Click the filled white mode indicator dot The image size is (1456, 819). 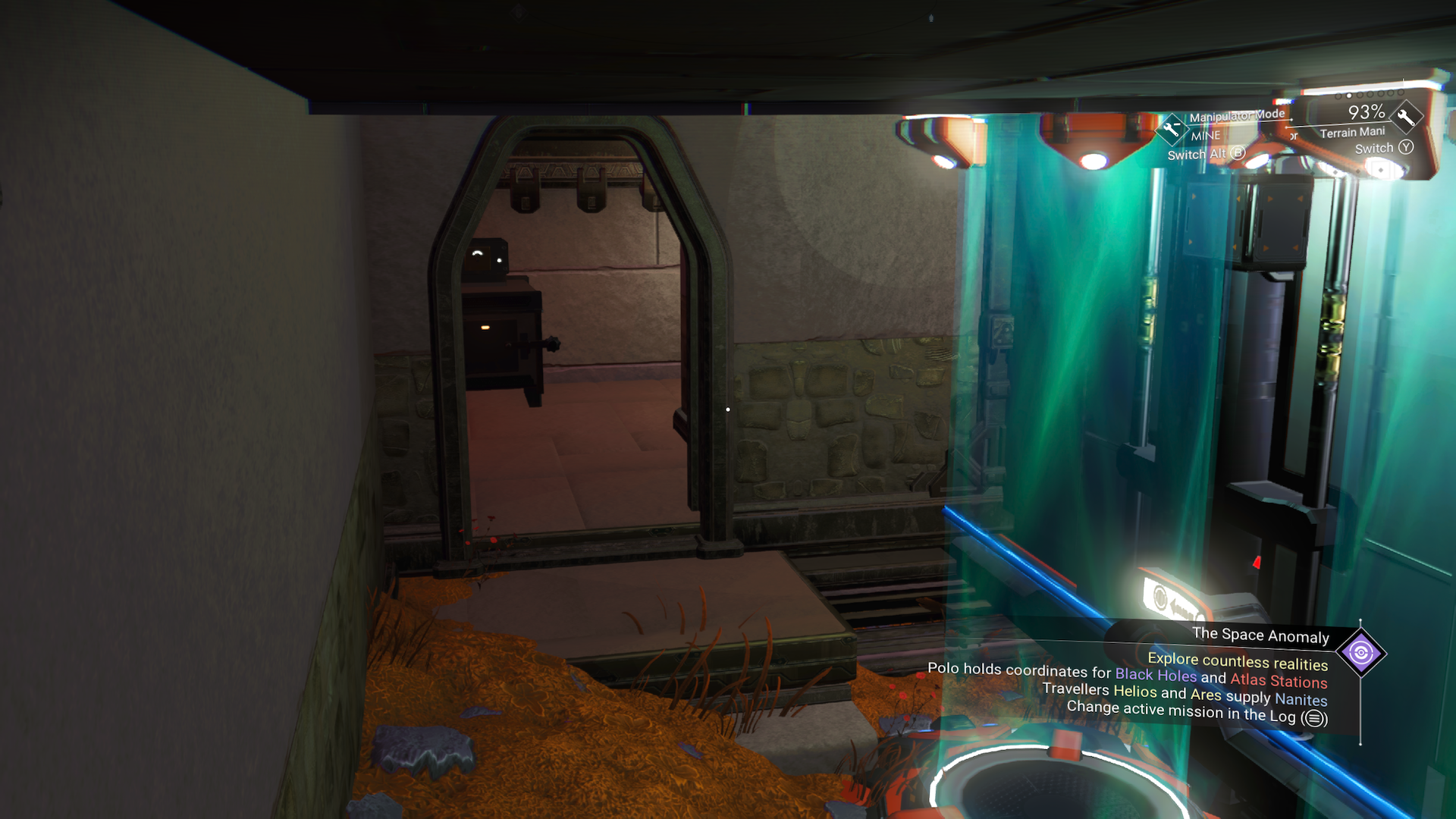[1348, 96]
